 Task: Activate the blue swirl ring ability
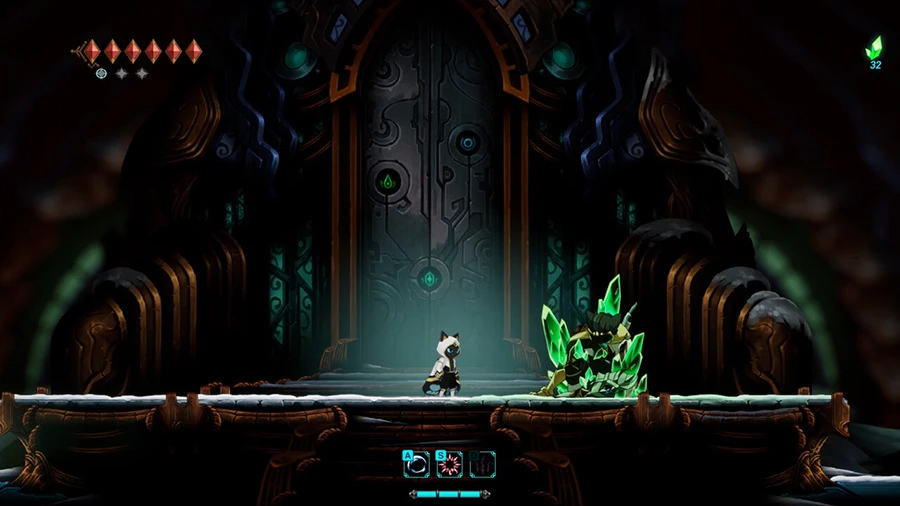click(x=417, y=464)
